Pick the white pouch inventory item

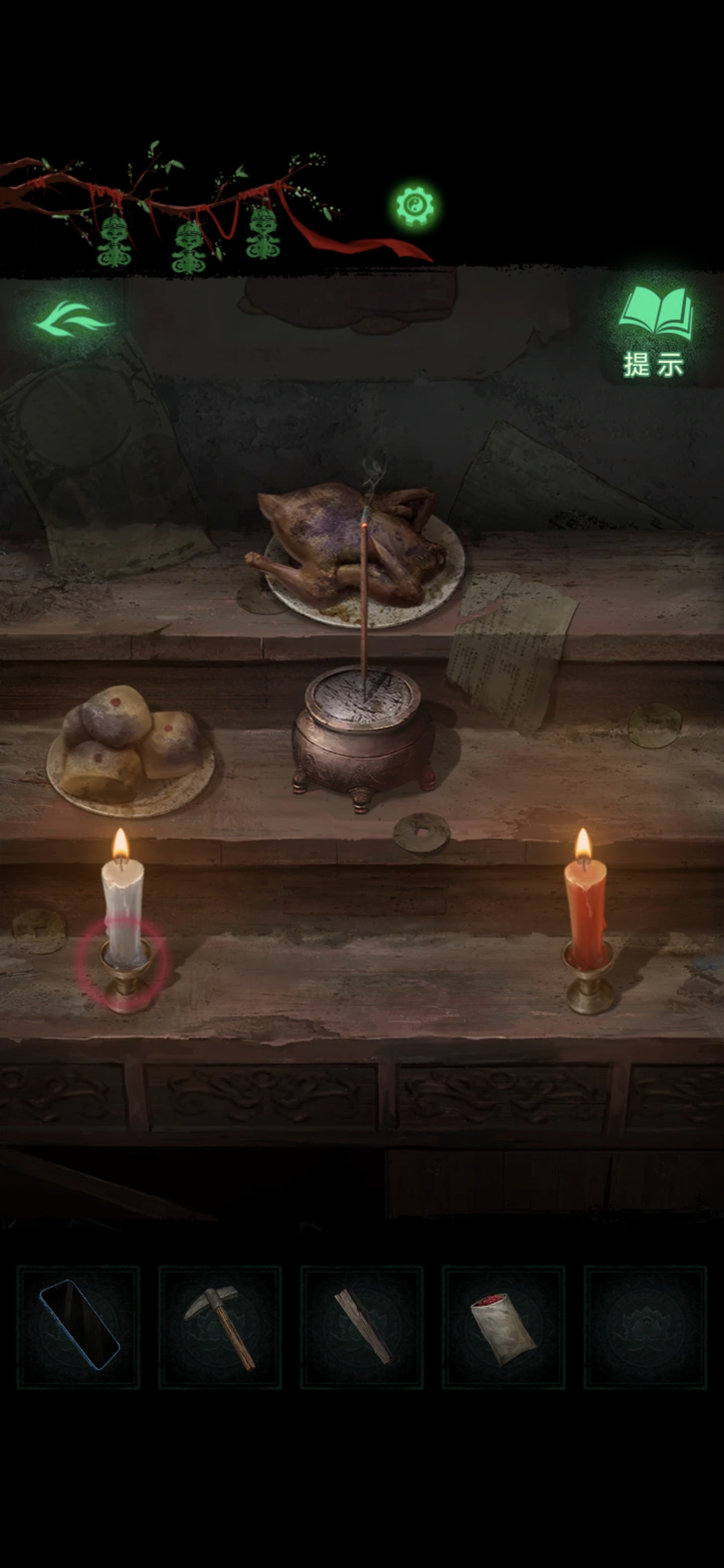(x=503, y=1326)
